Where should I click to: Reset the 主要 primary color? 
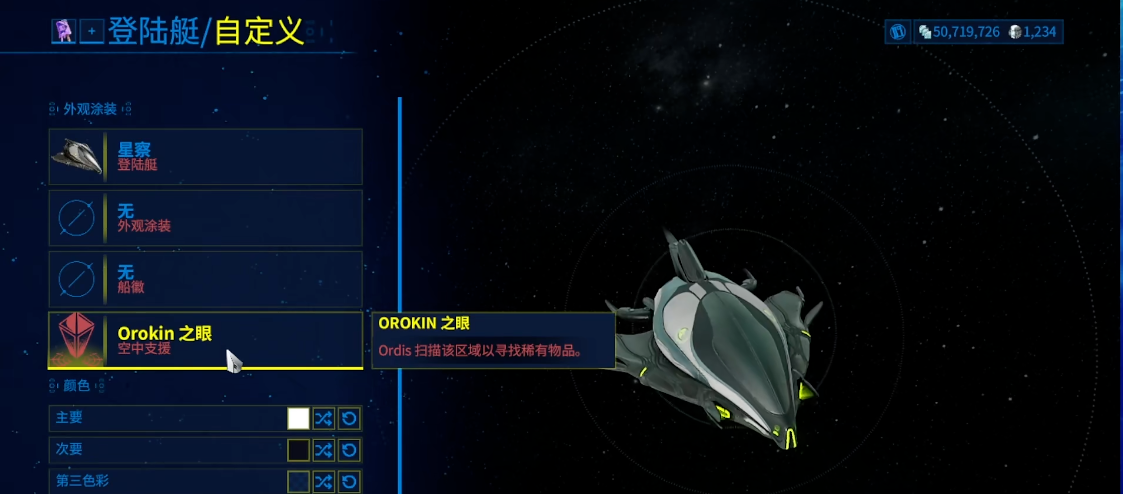tap(349, 419)
